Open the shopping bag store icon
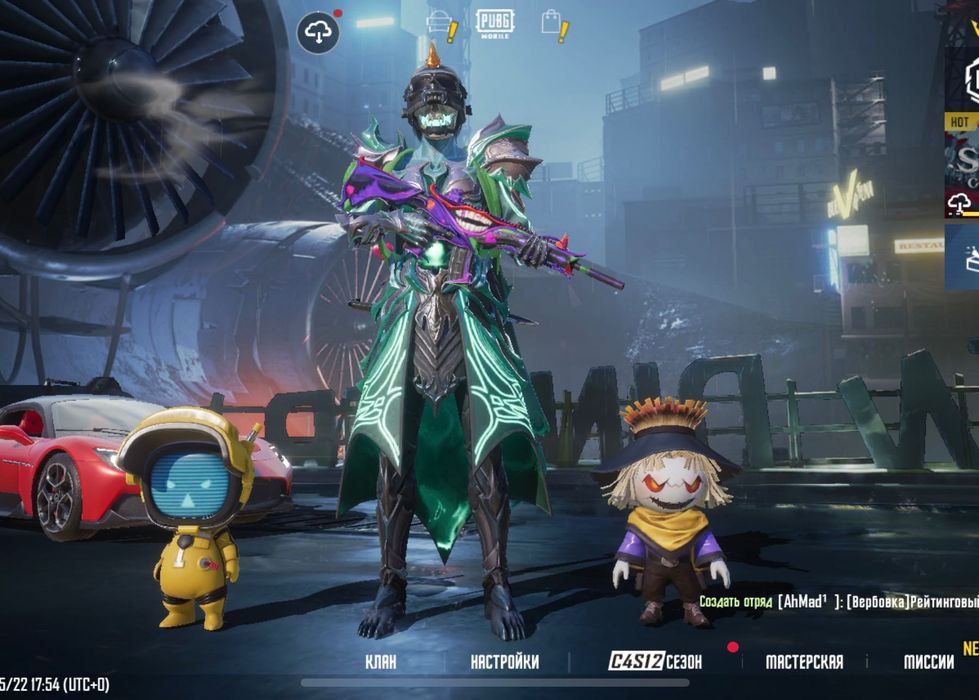The height and width of the screenshot is (700, 979). (551, 23)
